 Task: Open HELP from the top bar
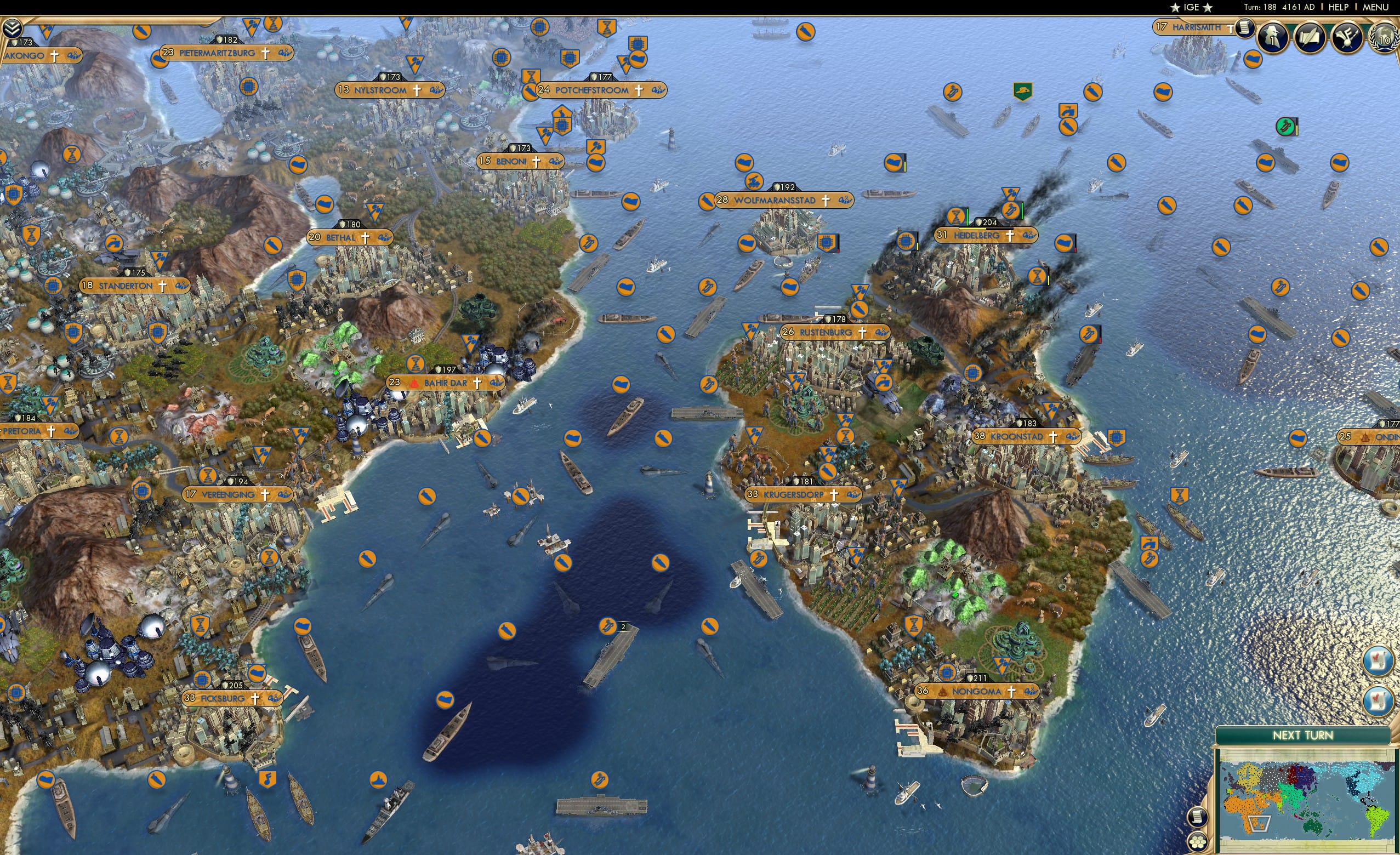[1339, 7]
